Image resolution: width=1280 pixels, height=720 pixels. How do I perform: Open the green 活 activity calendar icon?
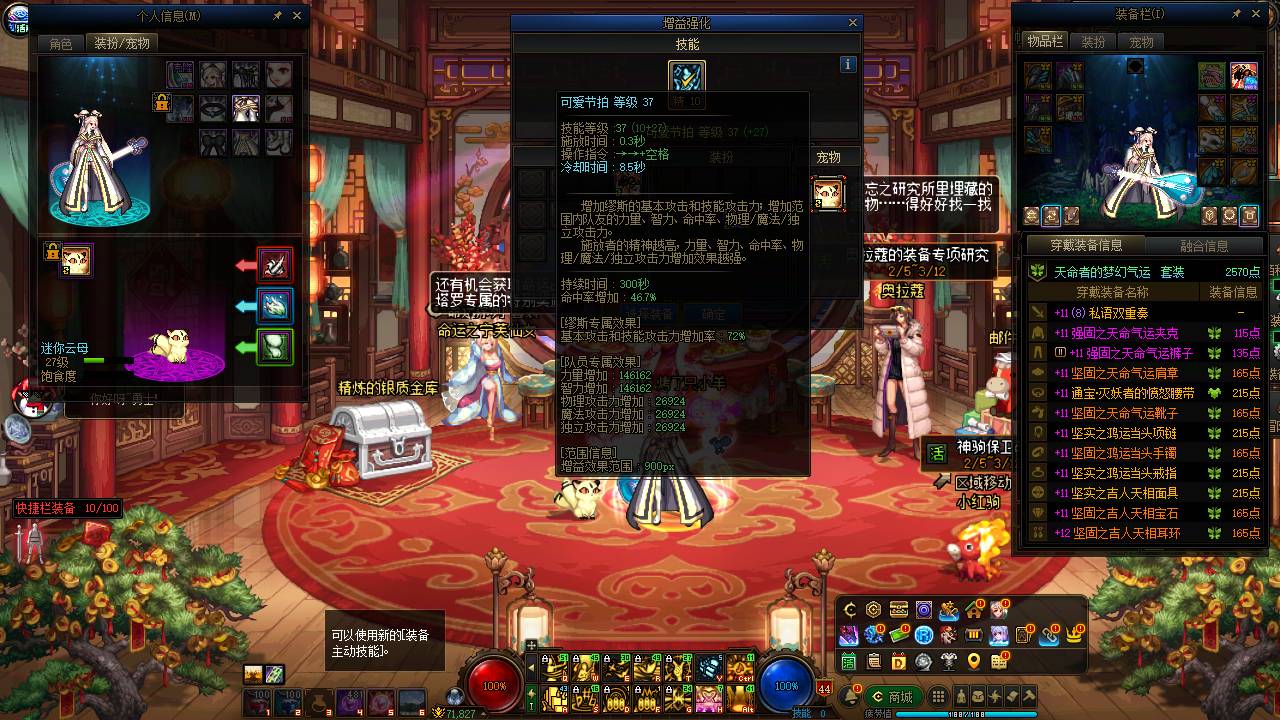(848, 662)
